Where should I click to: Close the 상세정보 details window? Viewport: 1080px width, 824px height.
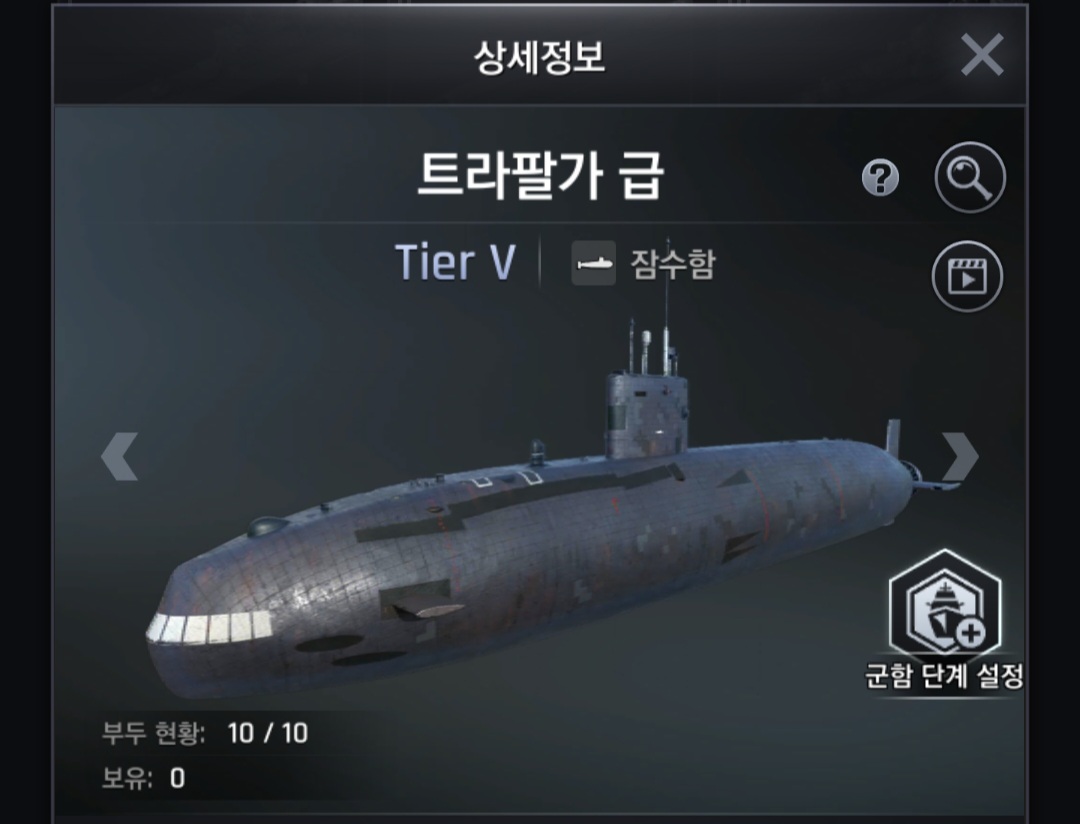(981, 55)
